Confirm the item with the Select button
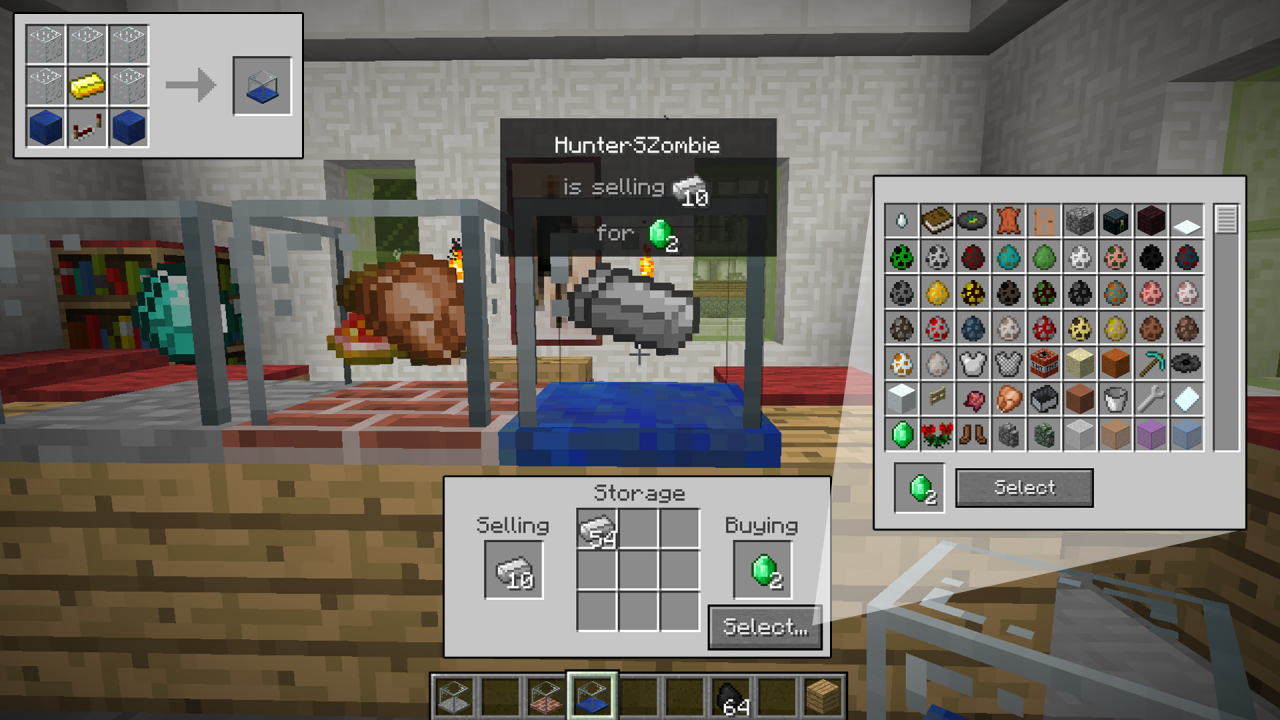Screen dimensions: 1280x720 point(1024,488)
